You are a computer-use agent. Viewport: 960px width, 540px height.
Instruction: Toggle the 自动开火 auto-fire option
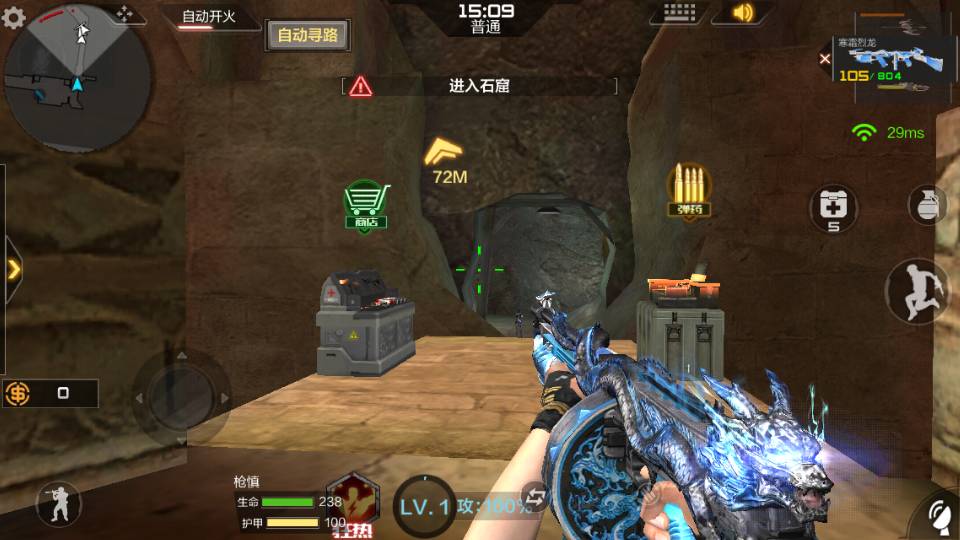click(x=208, y=18)
